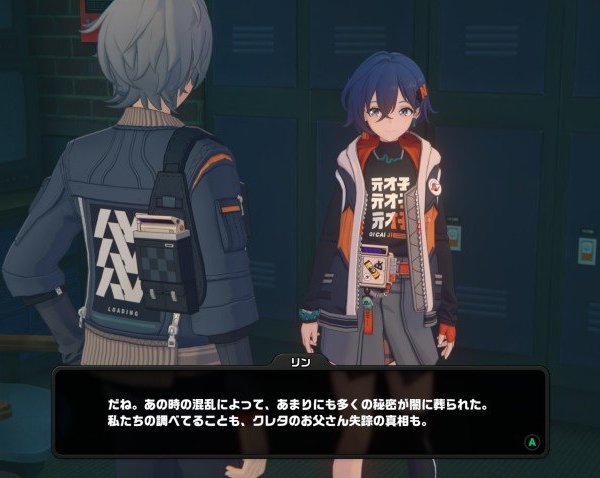Advance the dialogue by clicking Rin's text box
This screenshot has height=478, width=600.
(x=300, y=413)
